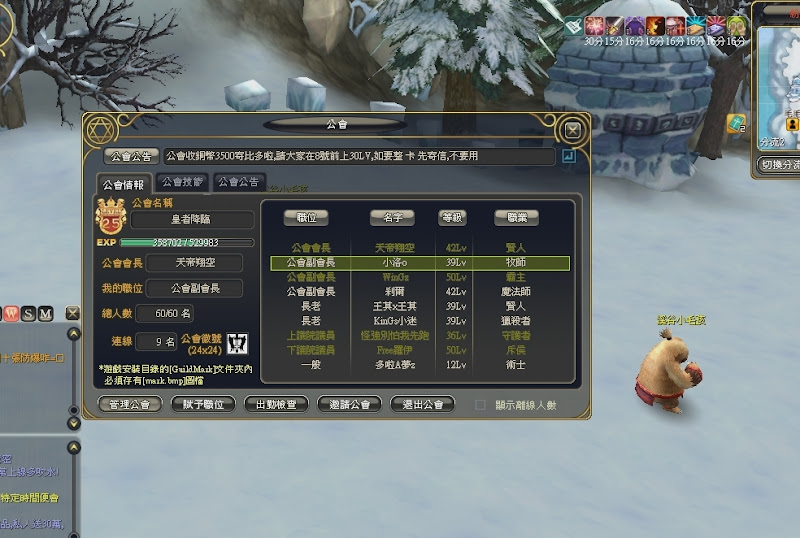Viewport: 800px width, 538px height.
Task: Open 出勤檢查 attendance check
Action: 276,404
